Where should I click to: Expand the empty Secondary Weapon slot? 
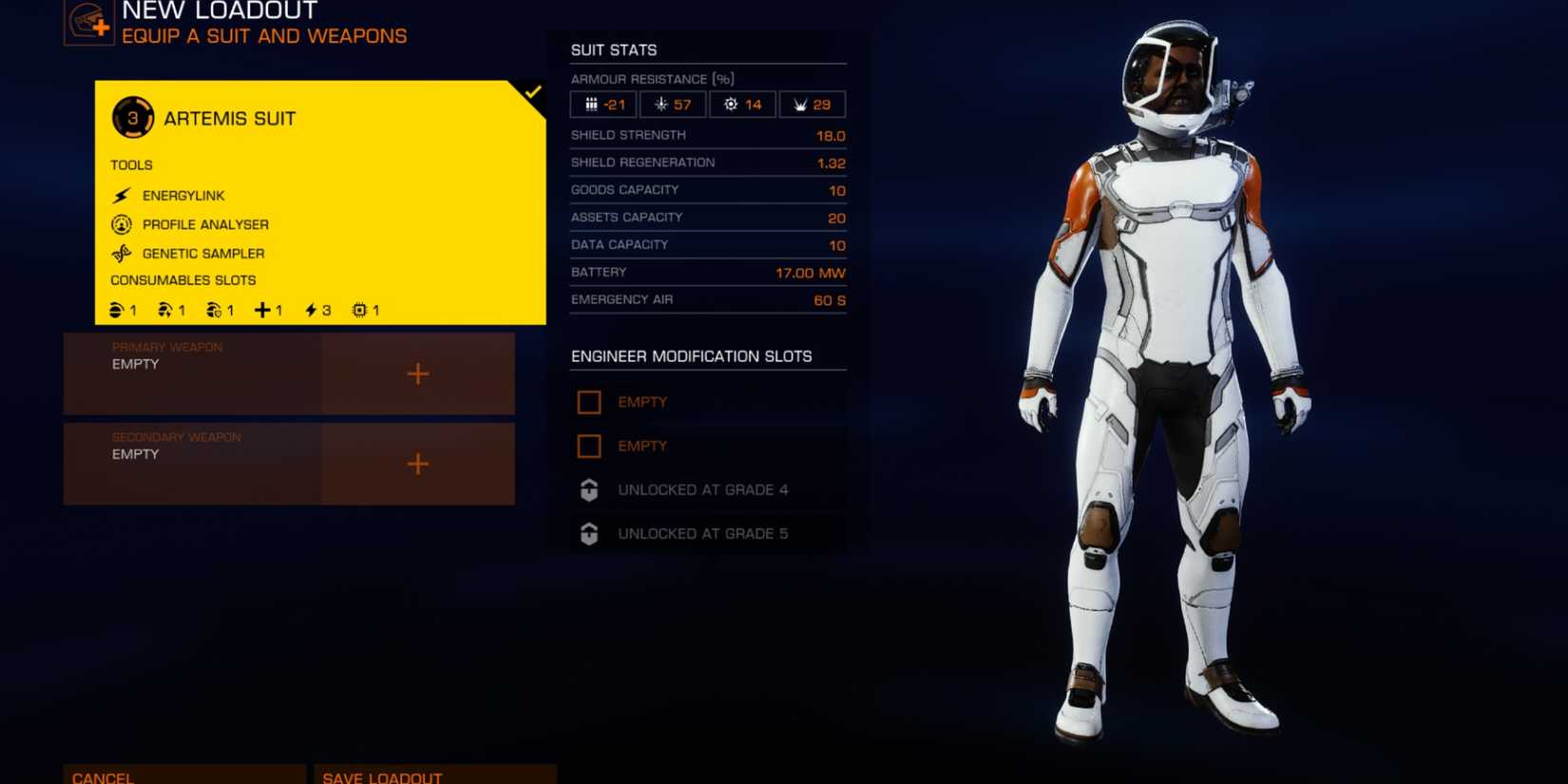[x=417, y=465]
